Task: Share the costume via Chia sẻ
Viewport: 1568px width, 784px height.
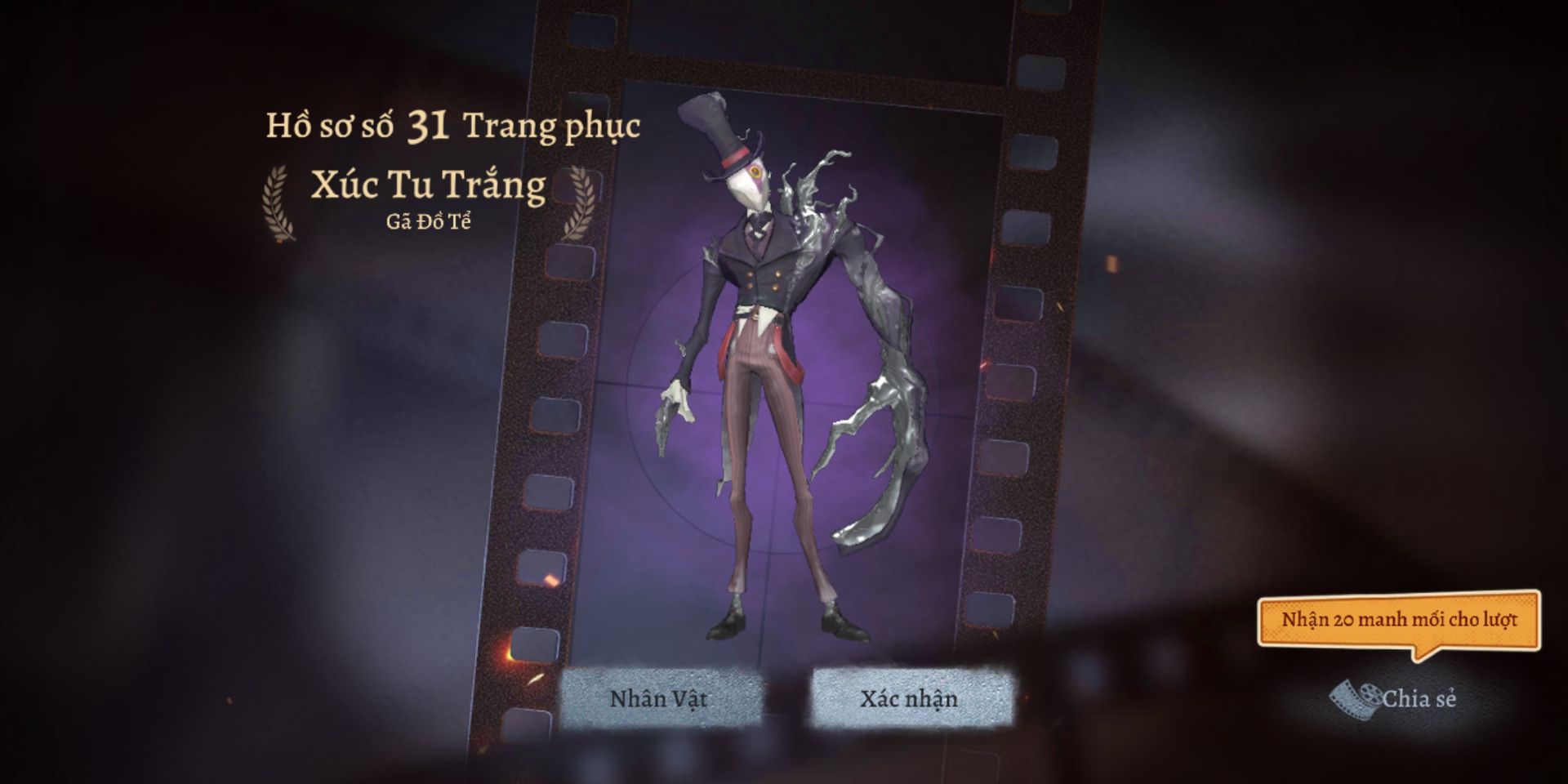Action: tap(1395, 698)
